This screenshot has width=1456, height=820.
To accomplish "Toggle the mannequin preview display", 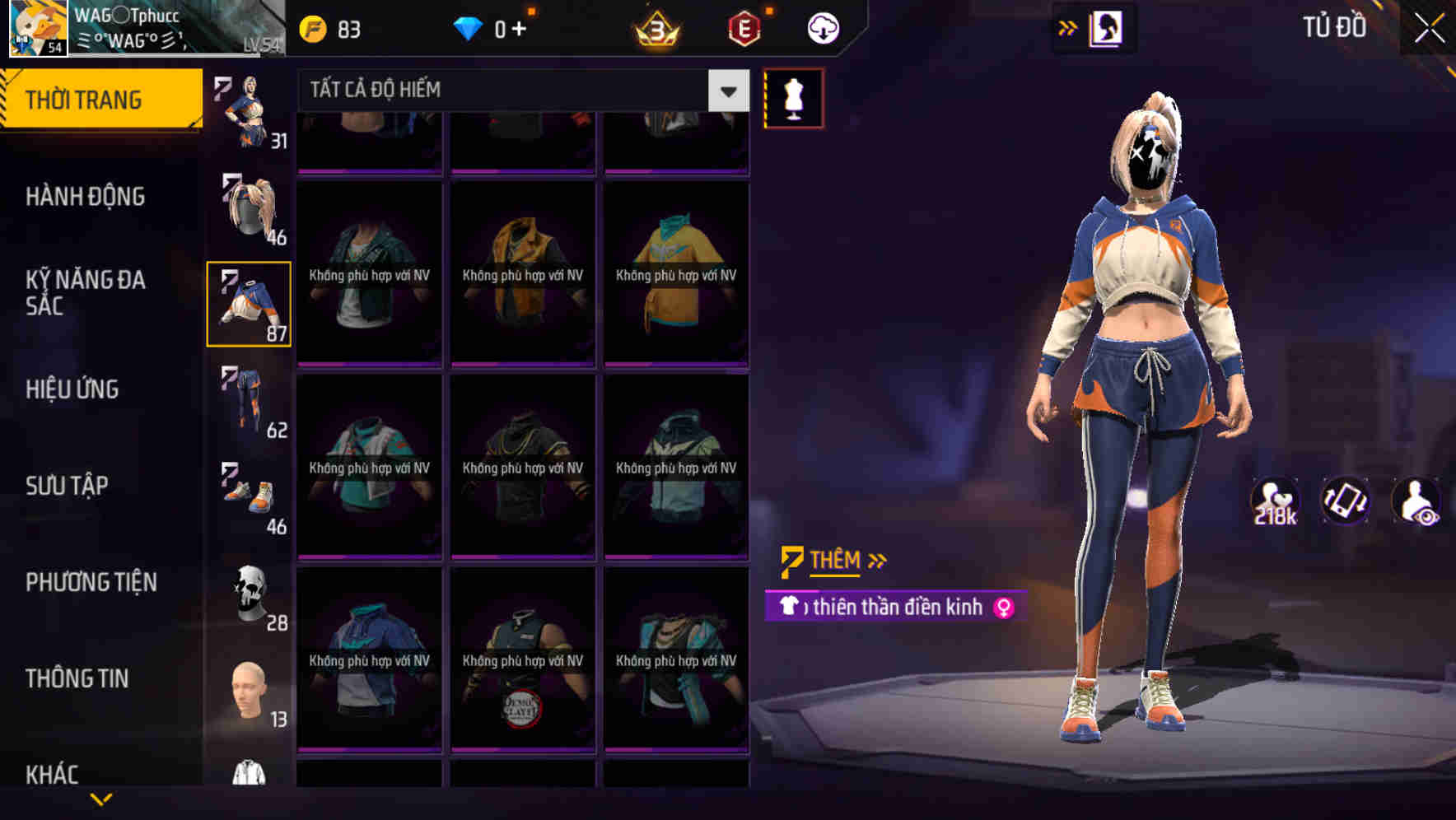I will click(793, 98).
